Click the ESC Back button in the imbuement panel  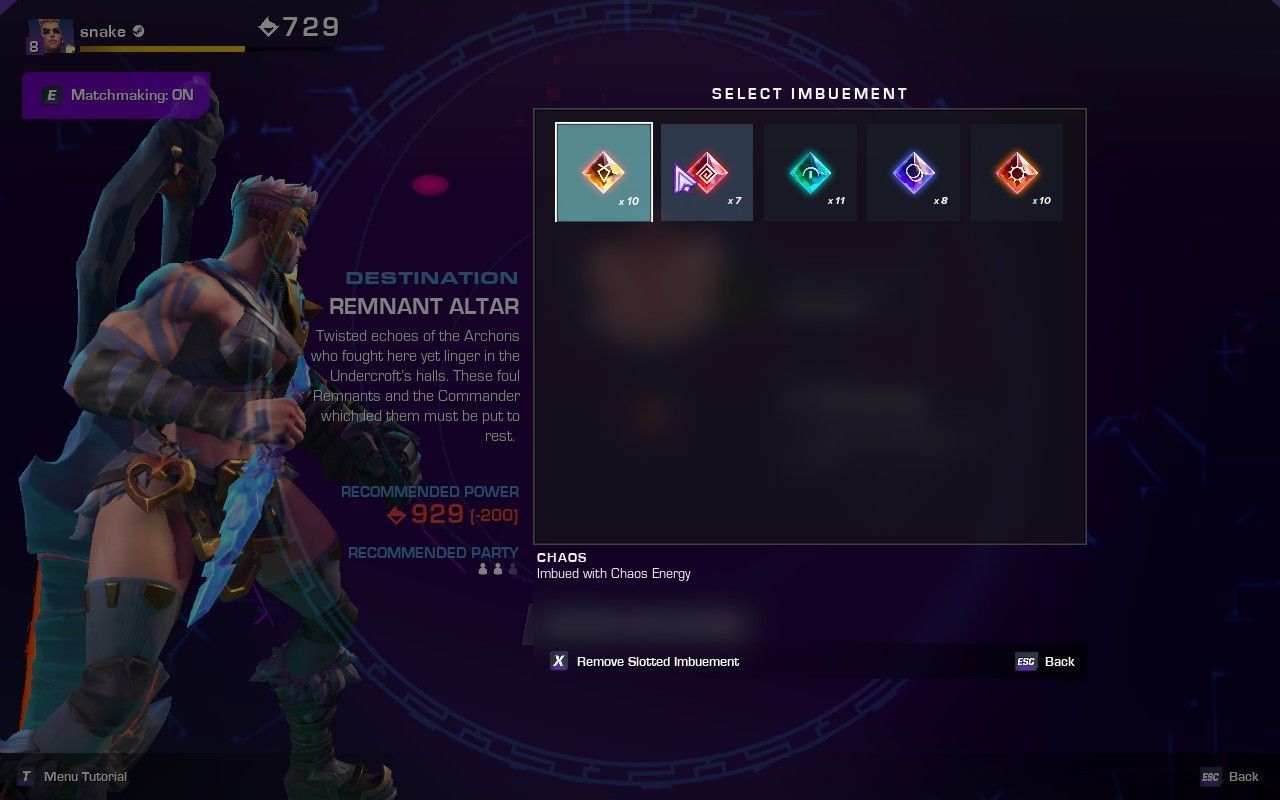[1046, 661]
